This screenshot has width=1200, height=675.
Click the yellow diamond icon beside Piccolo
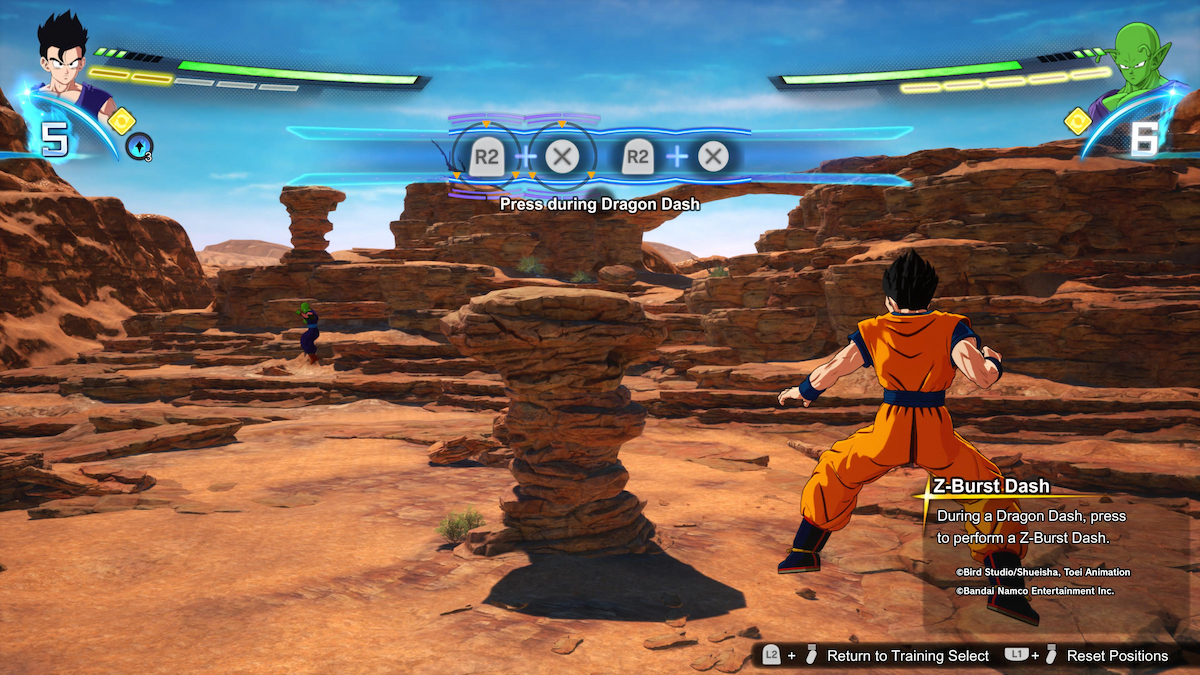1077,121
